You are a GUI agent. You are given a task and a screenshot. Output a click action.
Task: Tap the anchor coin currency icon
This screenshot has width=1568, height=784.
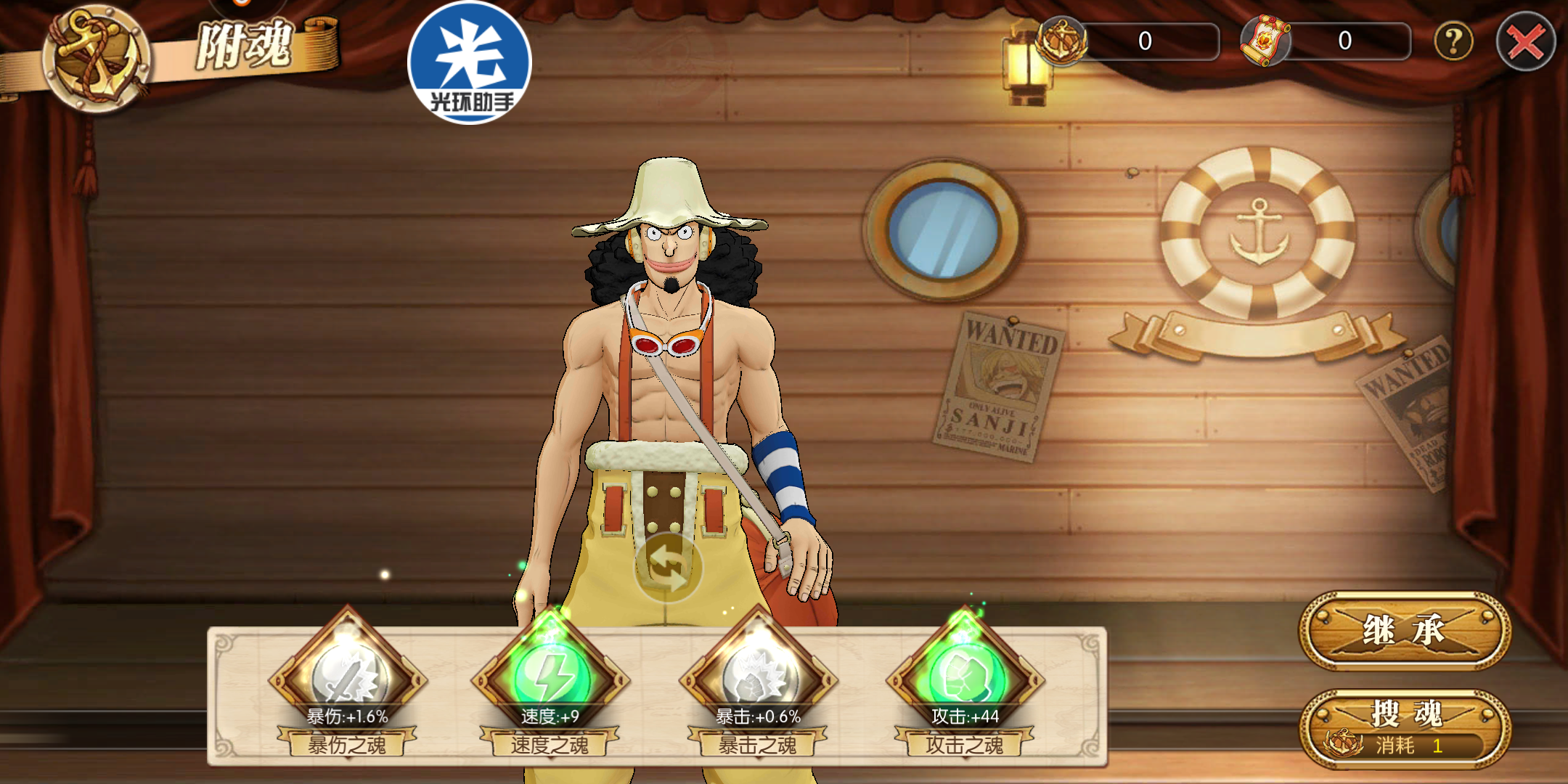click(1061, 41)
